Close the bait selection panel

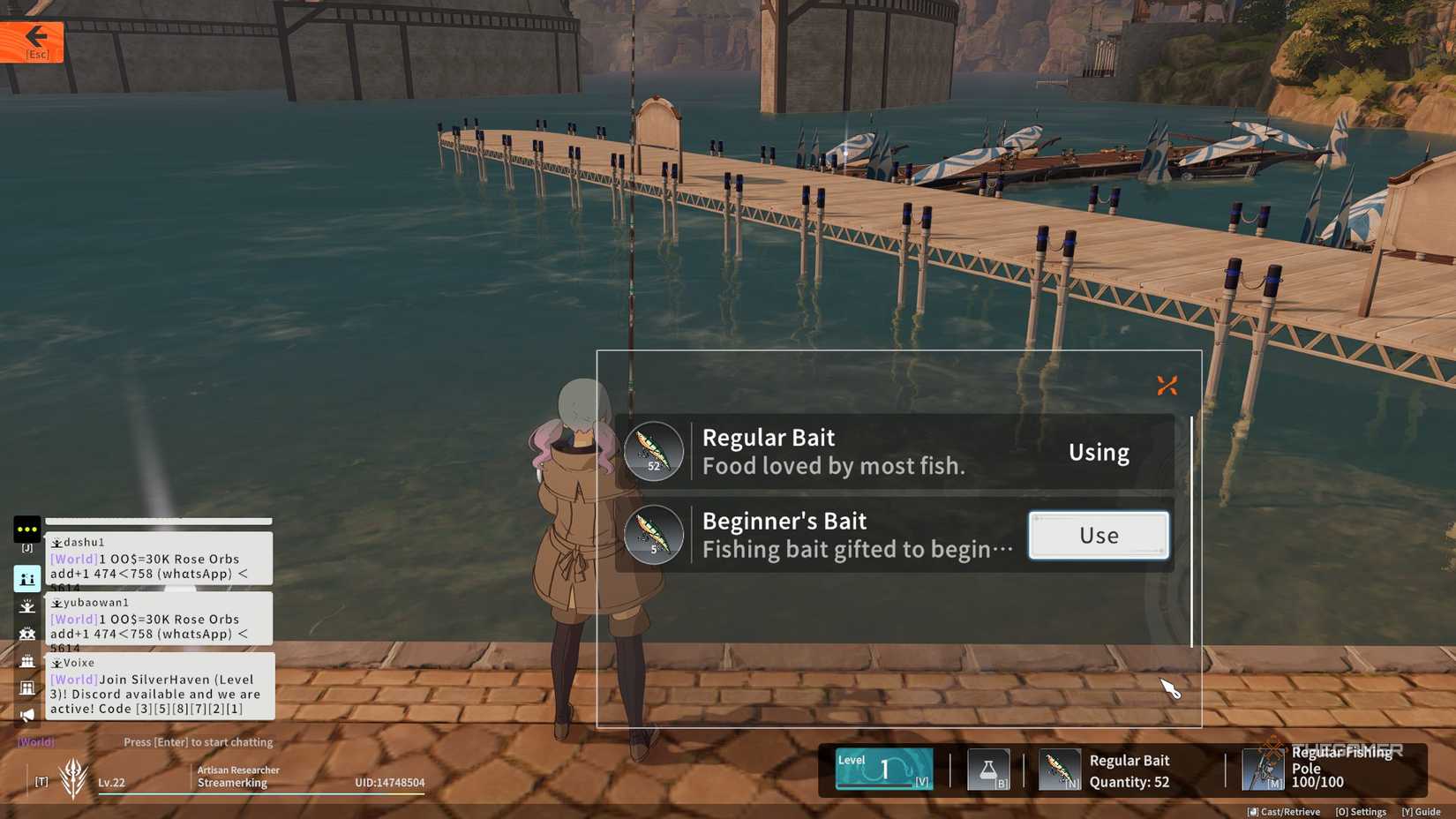[x=1166, y=385]
